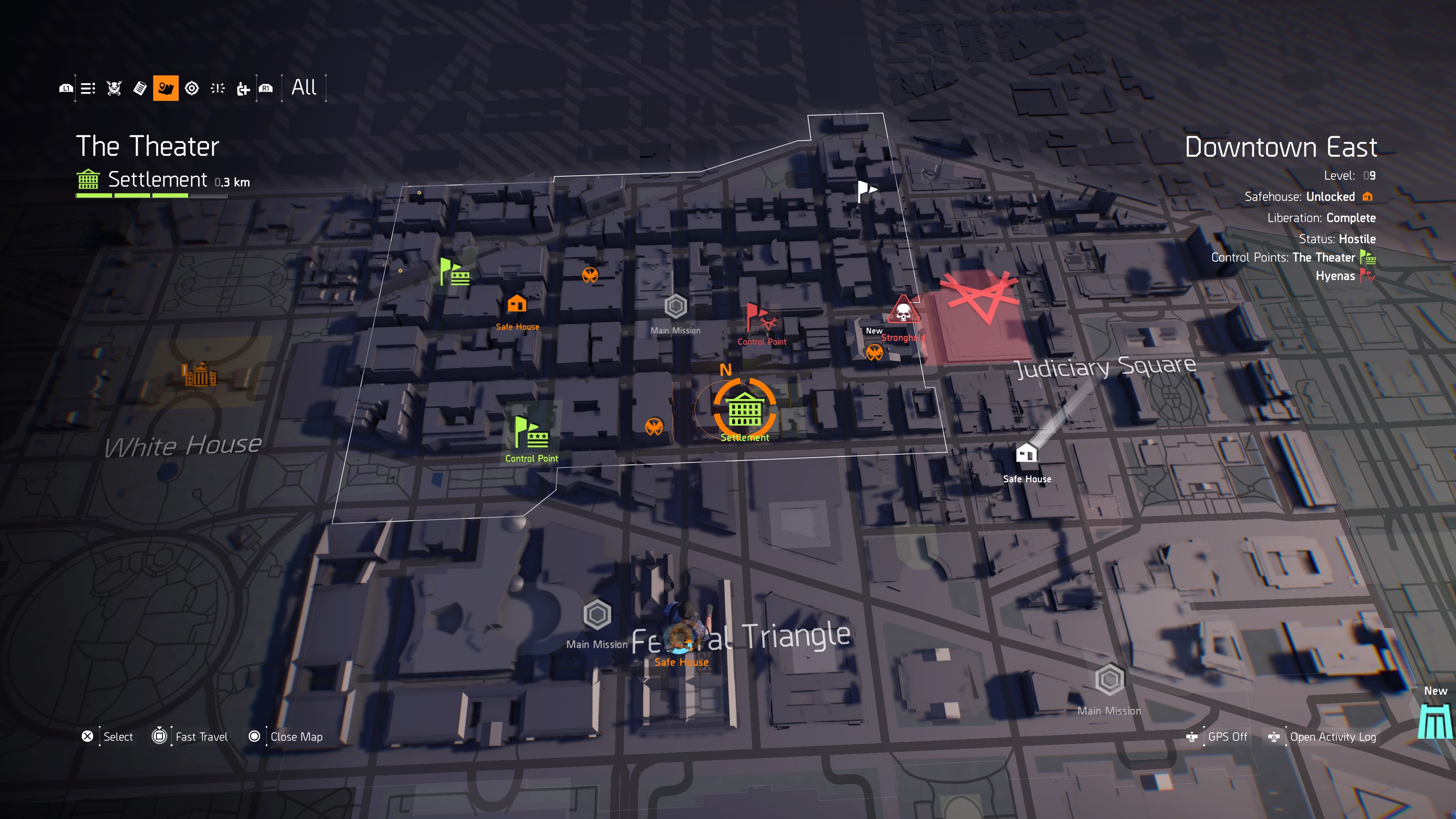Image resolution: width=1456 pixels, height=819 pixels.
Task: Select the character recruitment icon in top bar
Action: click(x=243, y=88)
